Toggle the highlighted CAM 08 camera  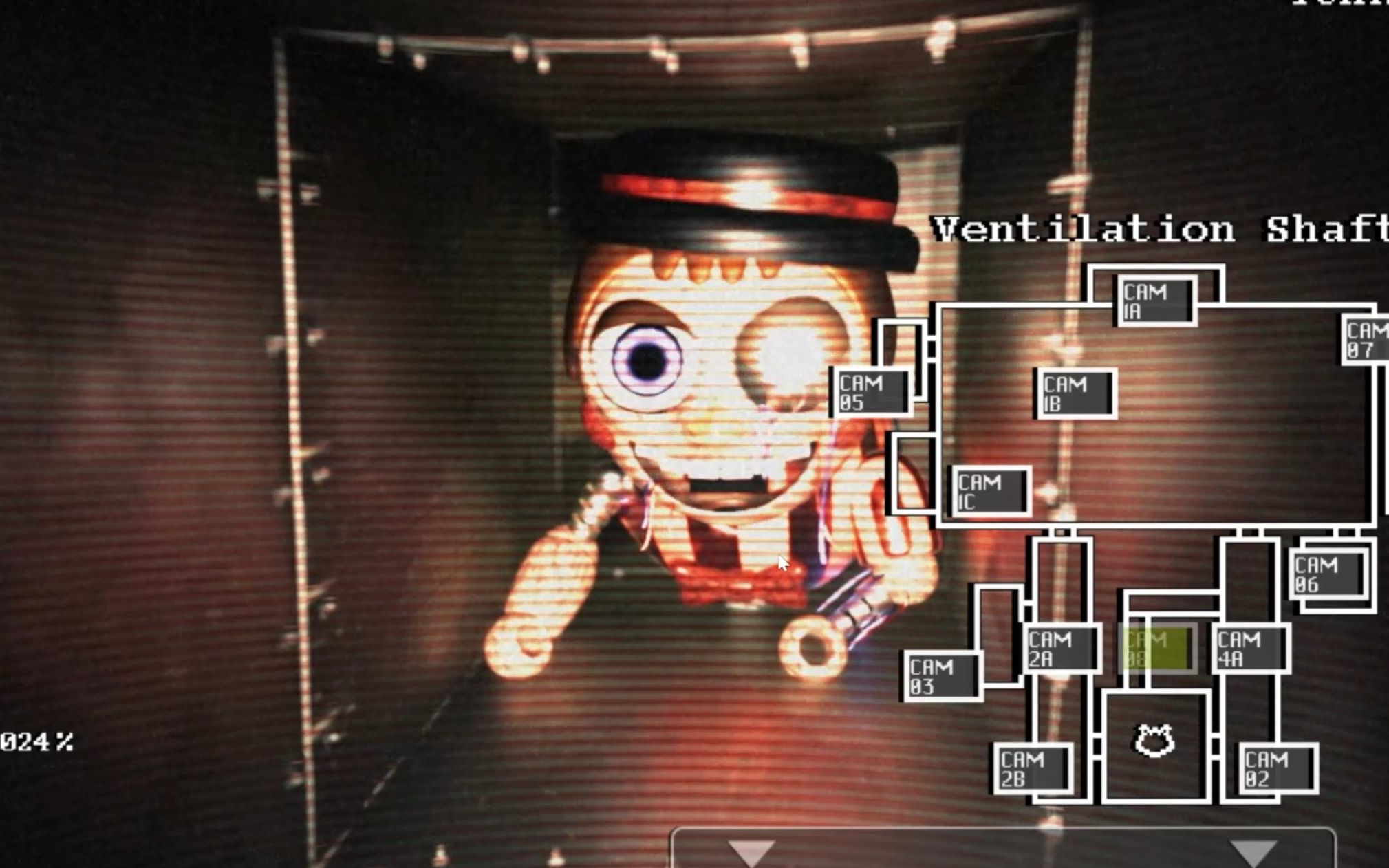click(1157, 648)
